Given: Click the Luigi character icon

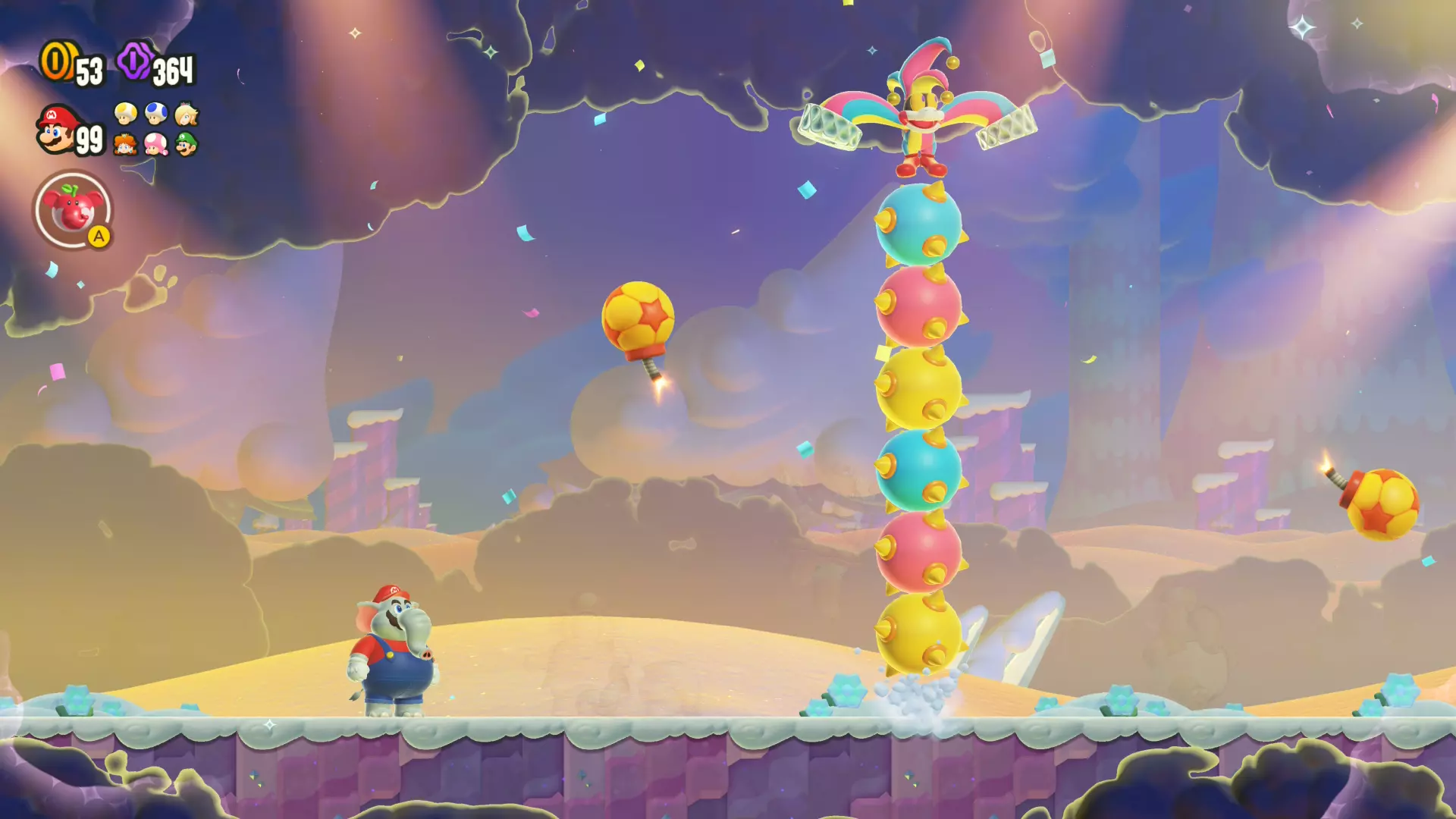Looking at the screenshot, I should tap(187, 143).
